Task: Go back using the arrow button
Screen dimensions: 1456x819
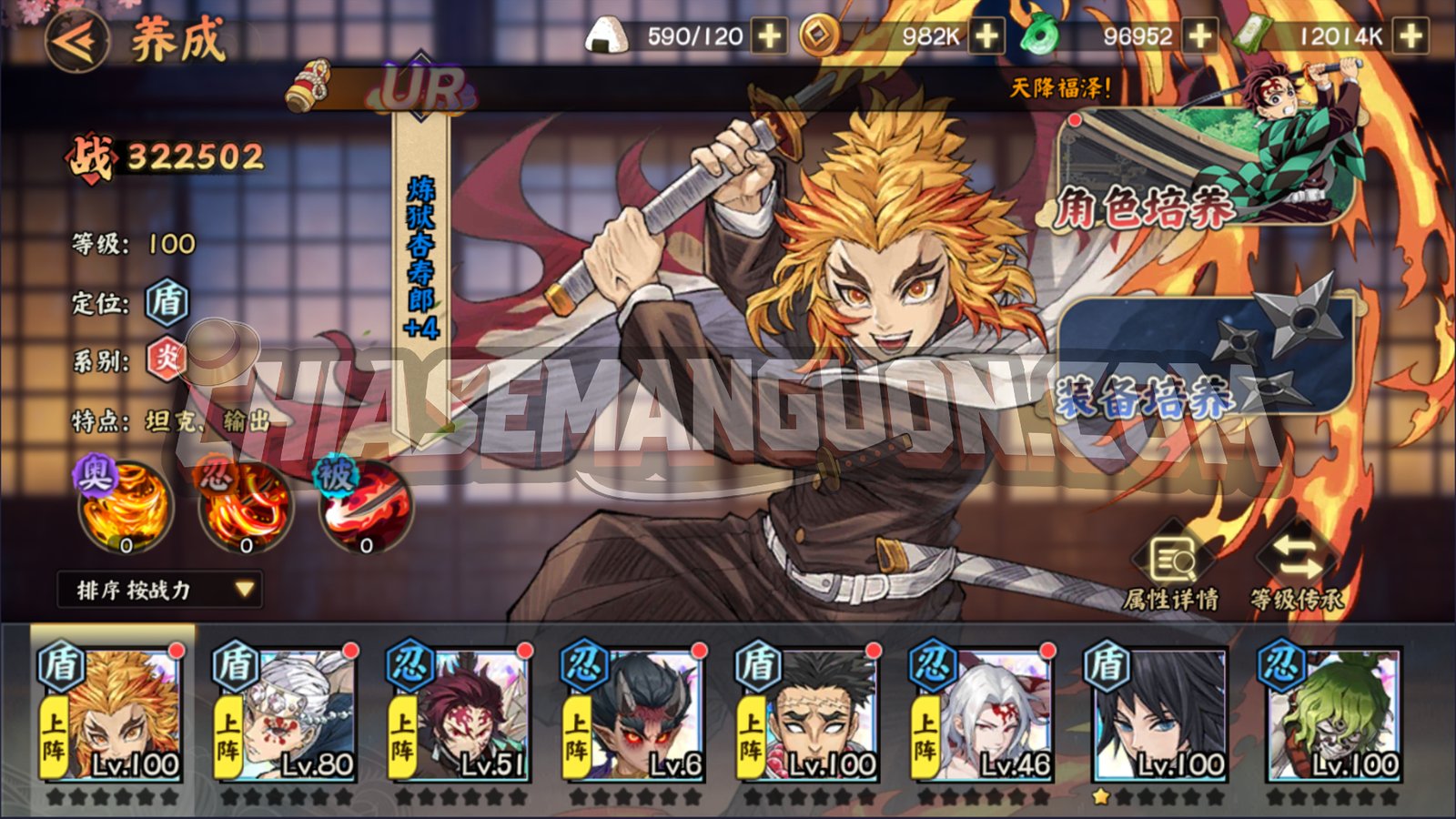Action: point(77,41)
